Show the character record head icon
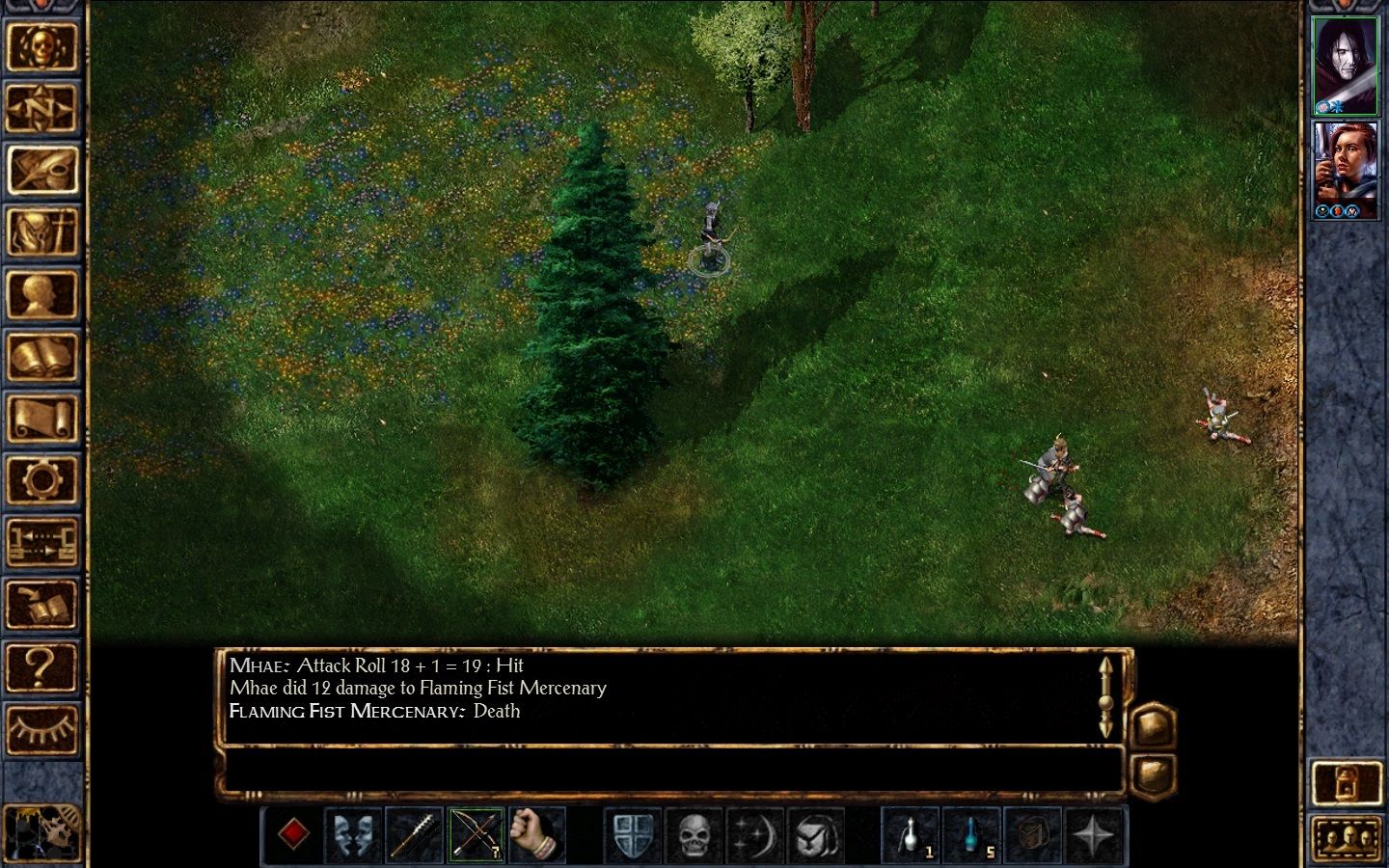This screenshot has width=1389, height=868. click(x=41, y=295)
